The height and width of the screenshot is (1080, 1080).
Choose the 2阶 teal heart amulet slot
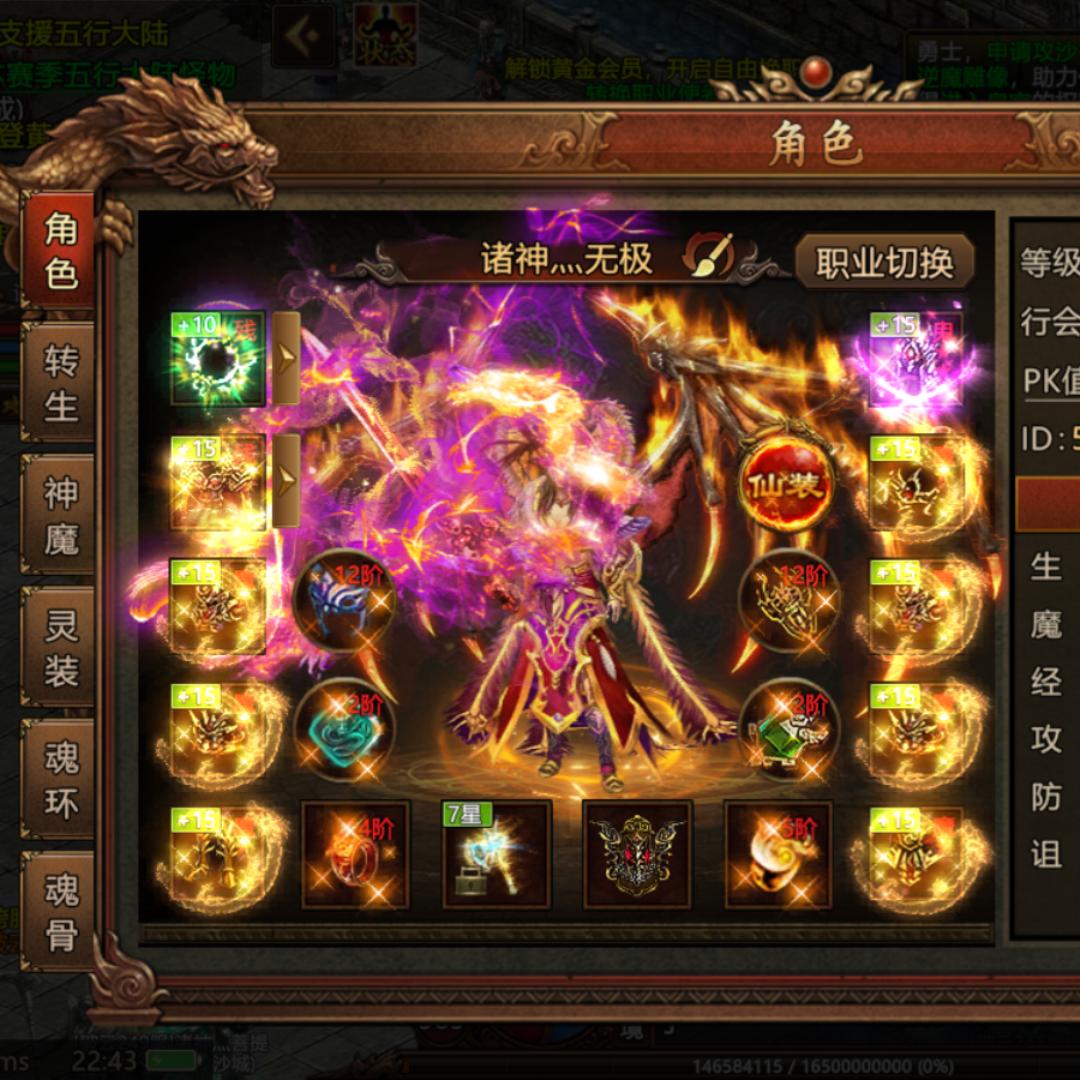[x=345, y=730]
